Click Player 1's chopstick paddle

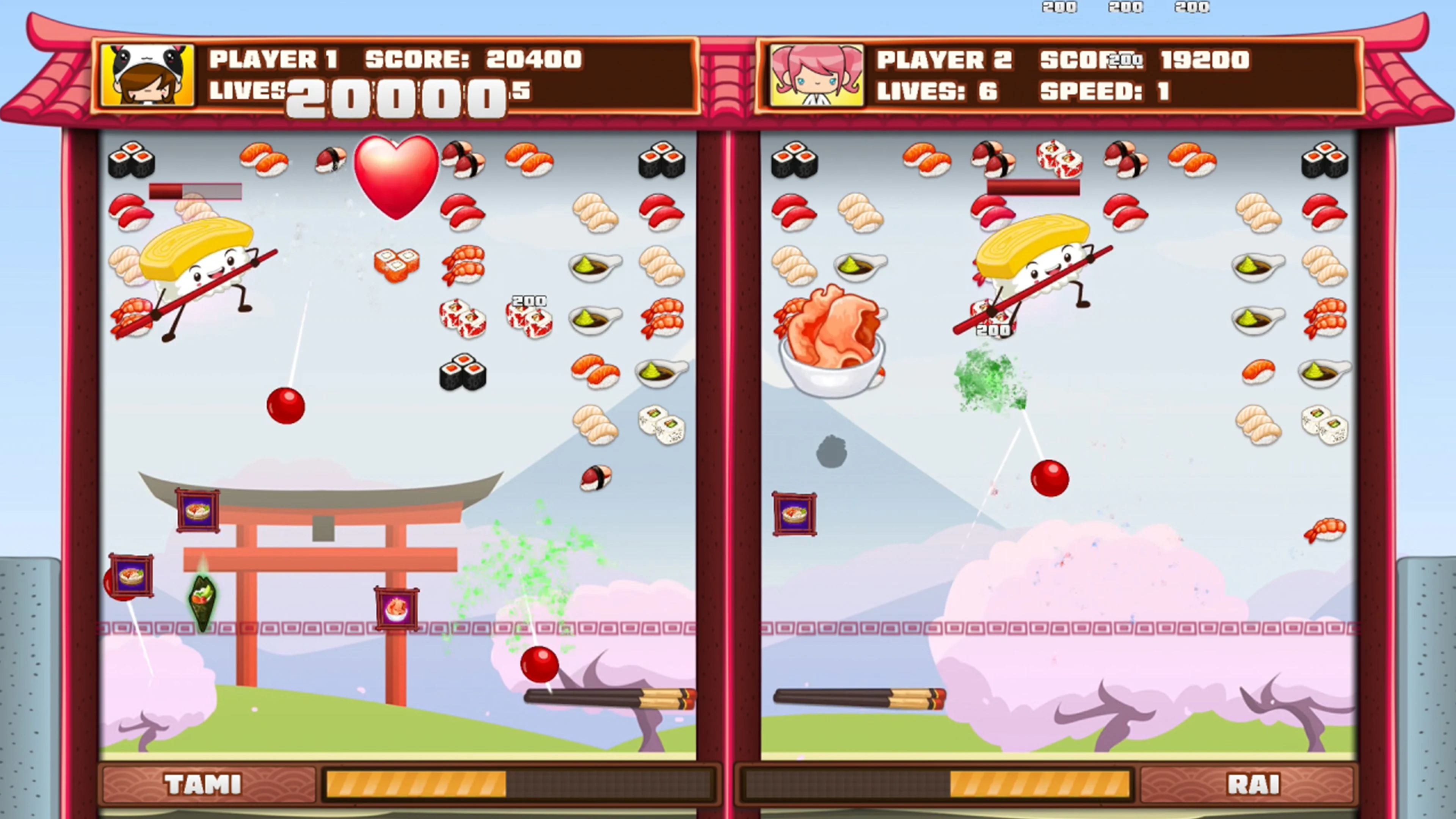[610, 698]
